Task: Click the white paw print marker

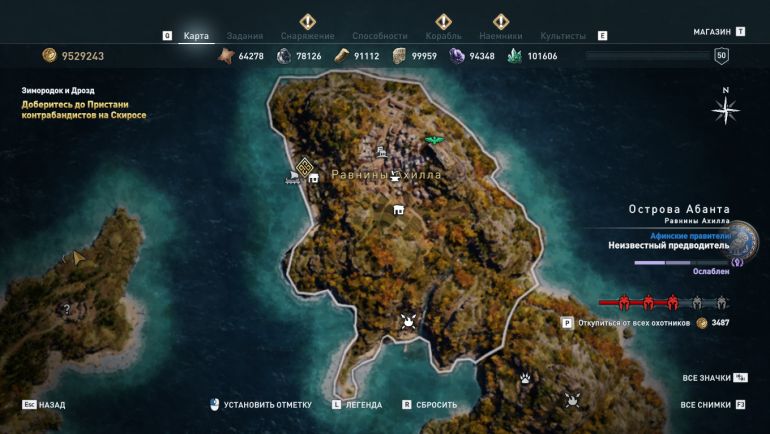Action: (x=525, y=378)
